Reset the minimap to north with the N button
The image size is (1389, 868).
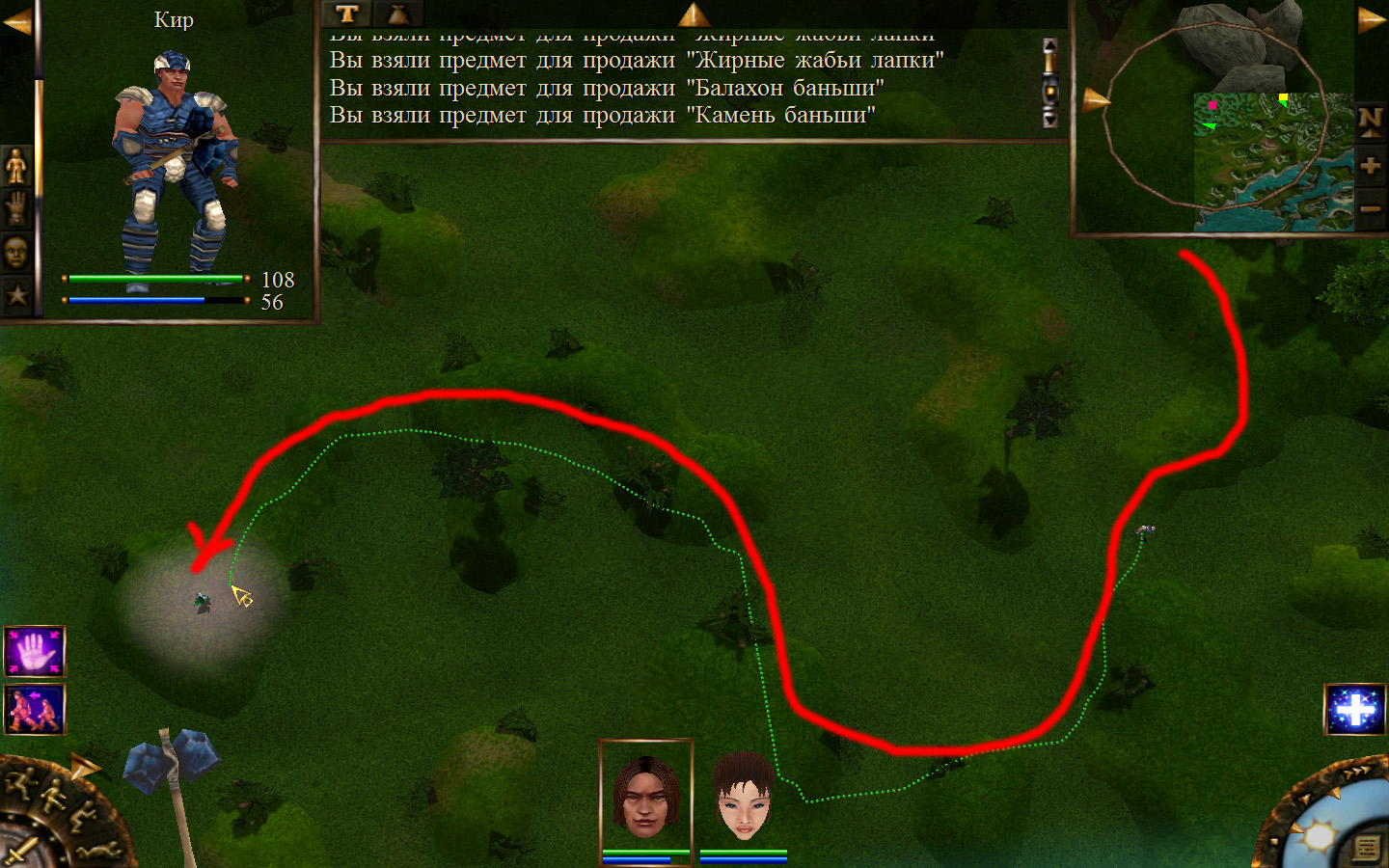pyautogui.click(x=1370, y=121)
